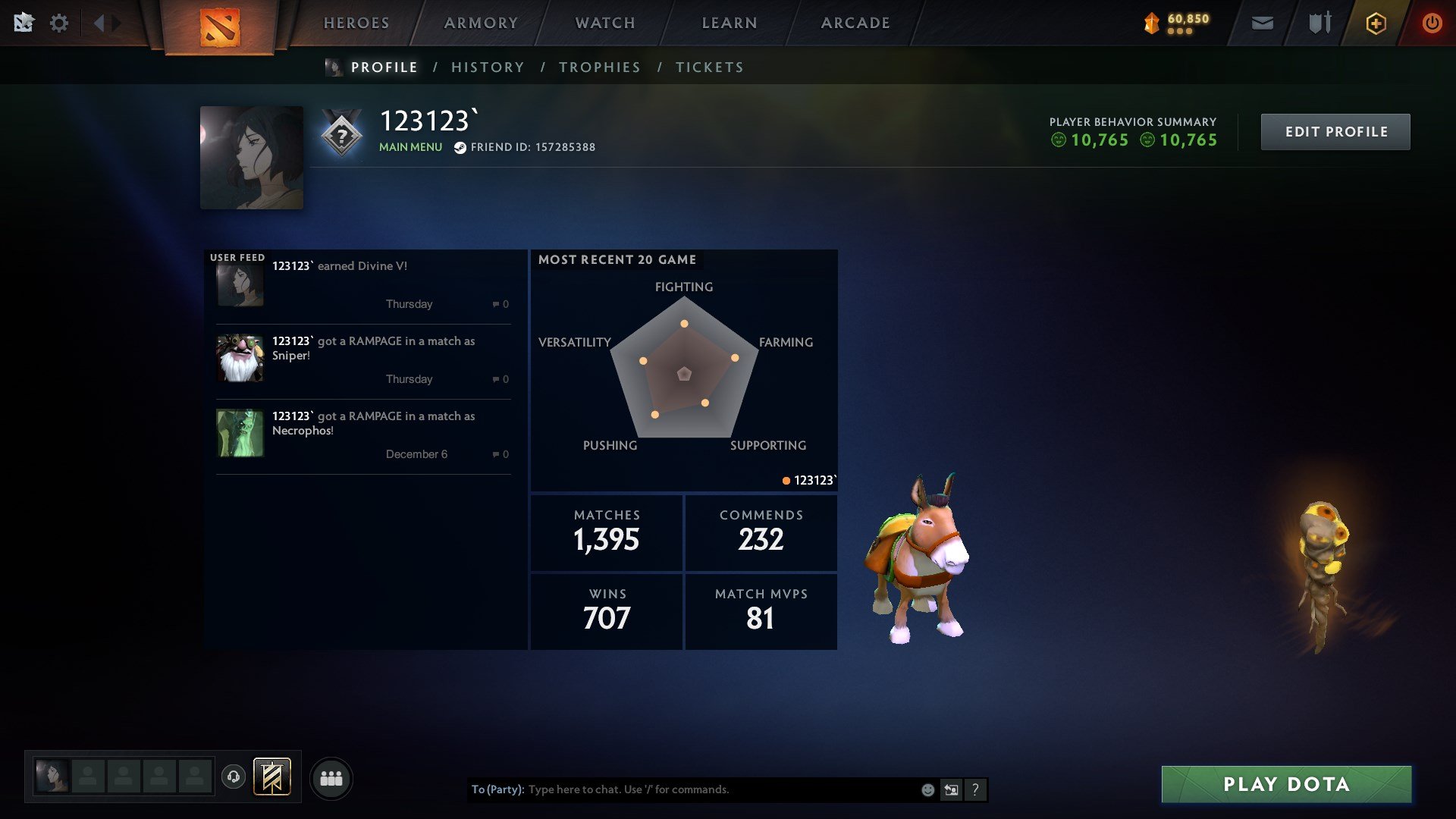Click the armory shield and sword icon
The height and width of the screenshot is (819, 1456).
click(1318, 23)
